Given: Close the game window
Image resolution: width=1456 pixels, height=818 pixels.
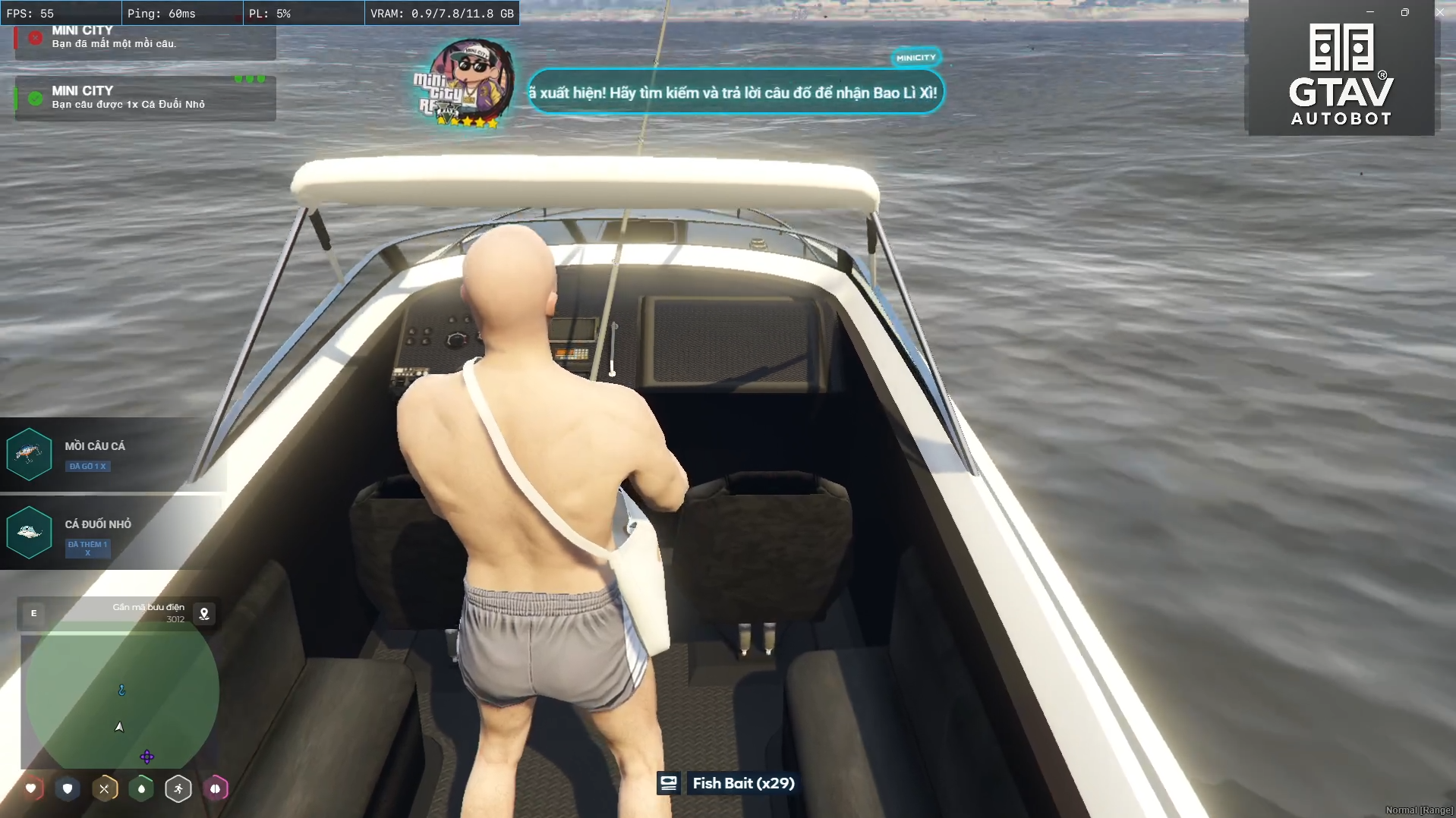Looking at the screenshot, I should pyautogui.click(x=1439, y=12).
